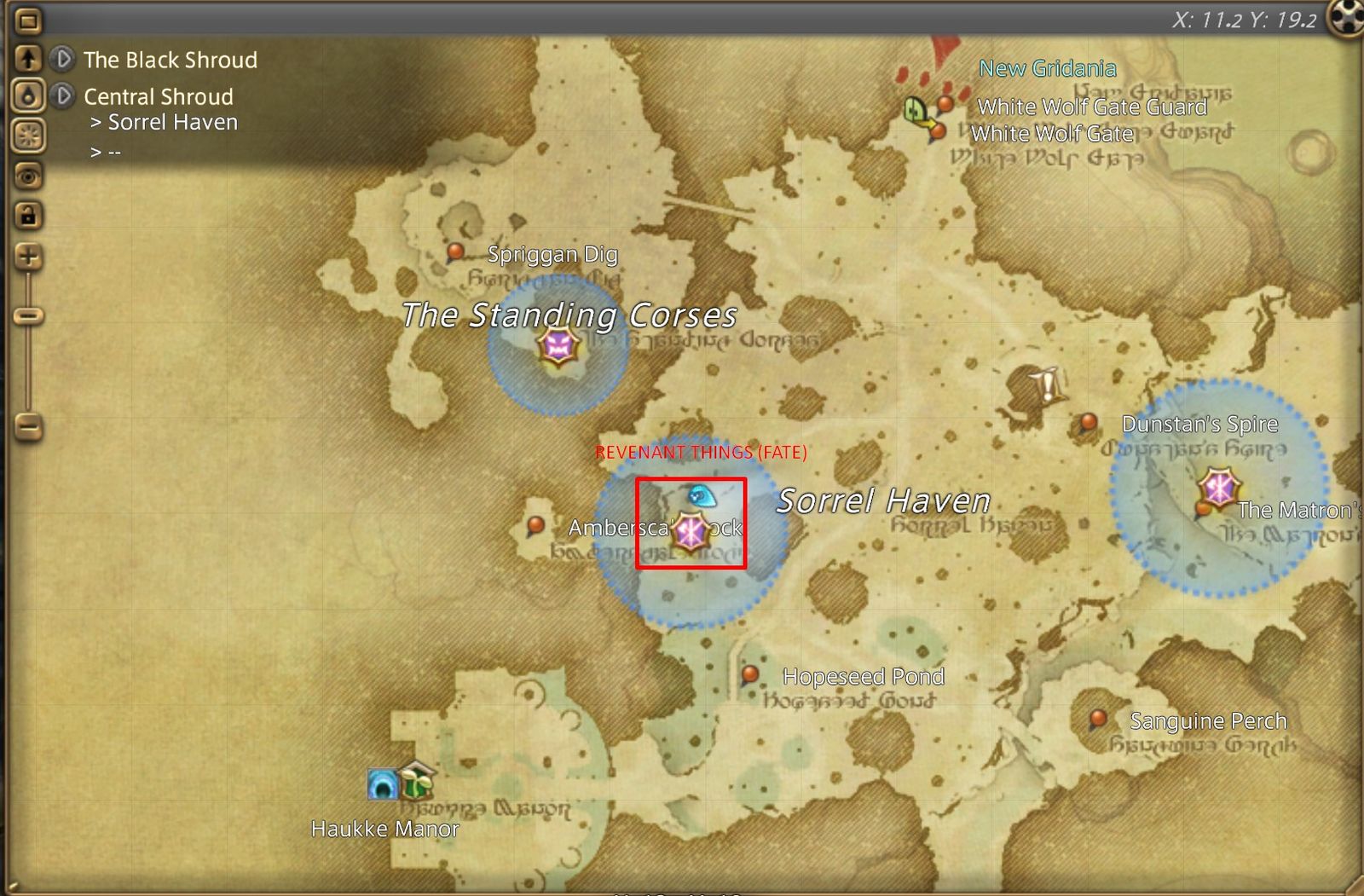This screenshot has height=896, width=1364.
Task: Click the round gear button beside the coordinates
Action: 1345,17
